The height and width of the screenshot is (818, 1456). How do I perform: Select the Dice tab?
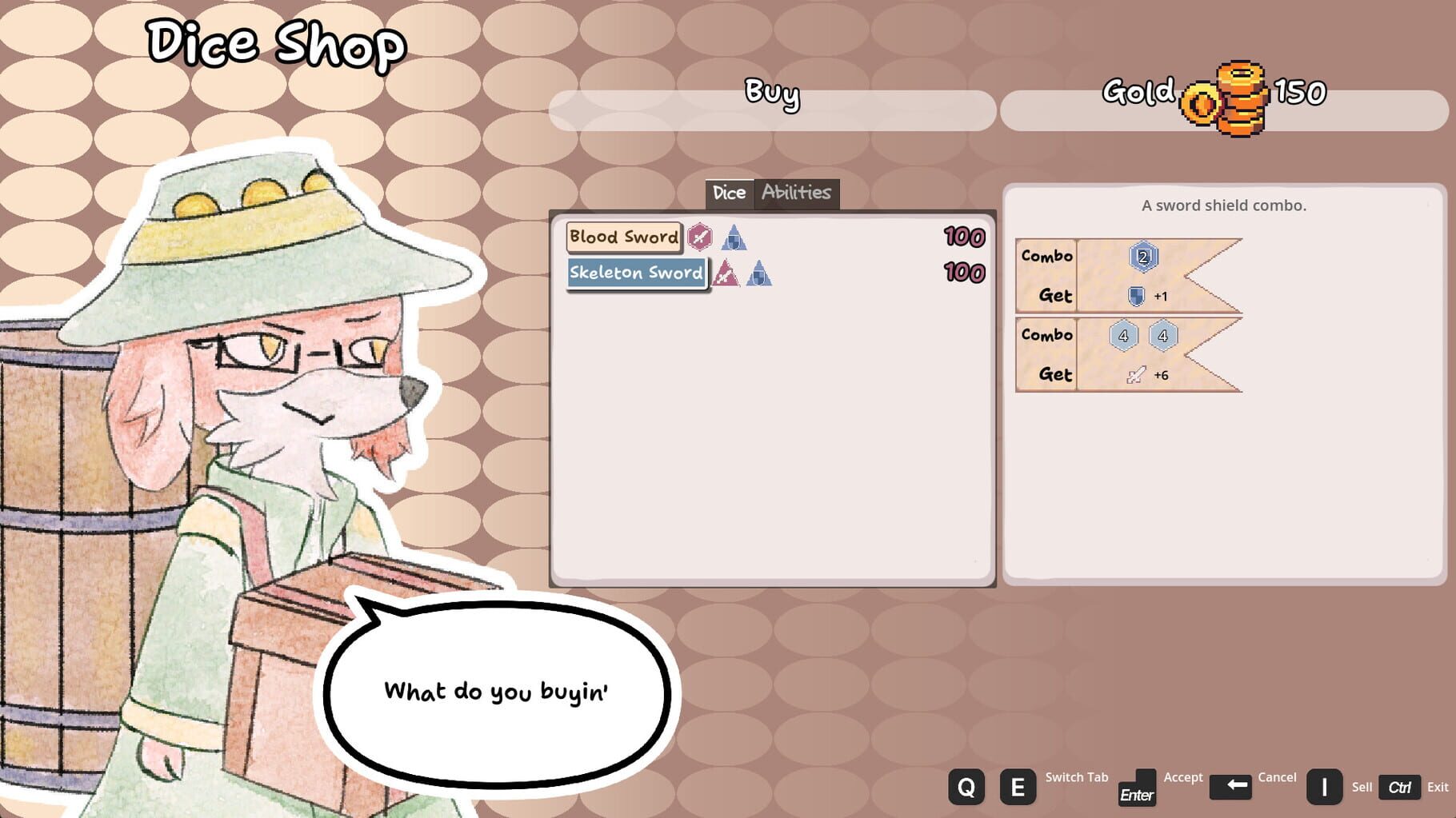(730, 193)
